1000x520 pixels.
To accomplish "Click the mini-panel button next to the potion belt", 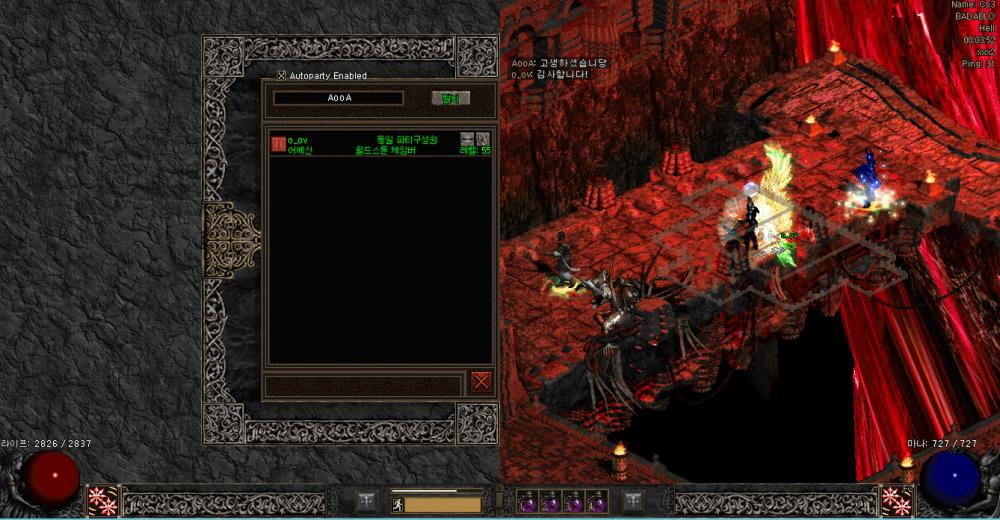I will click(x=633, y=500).
